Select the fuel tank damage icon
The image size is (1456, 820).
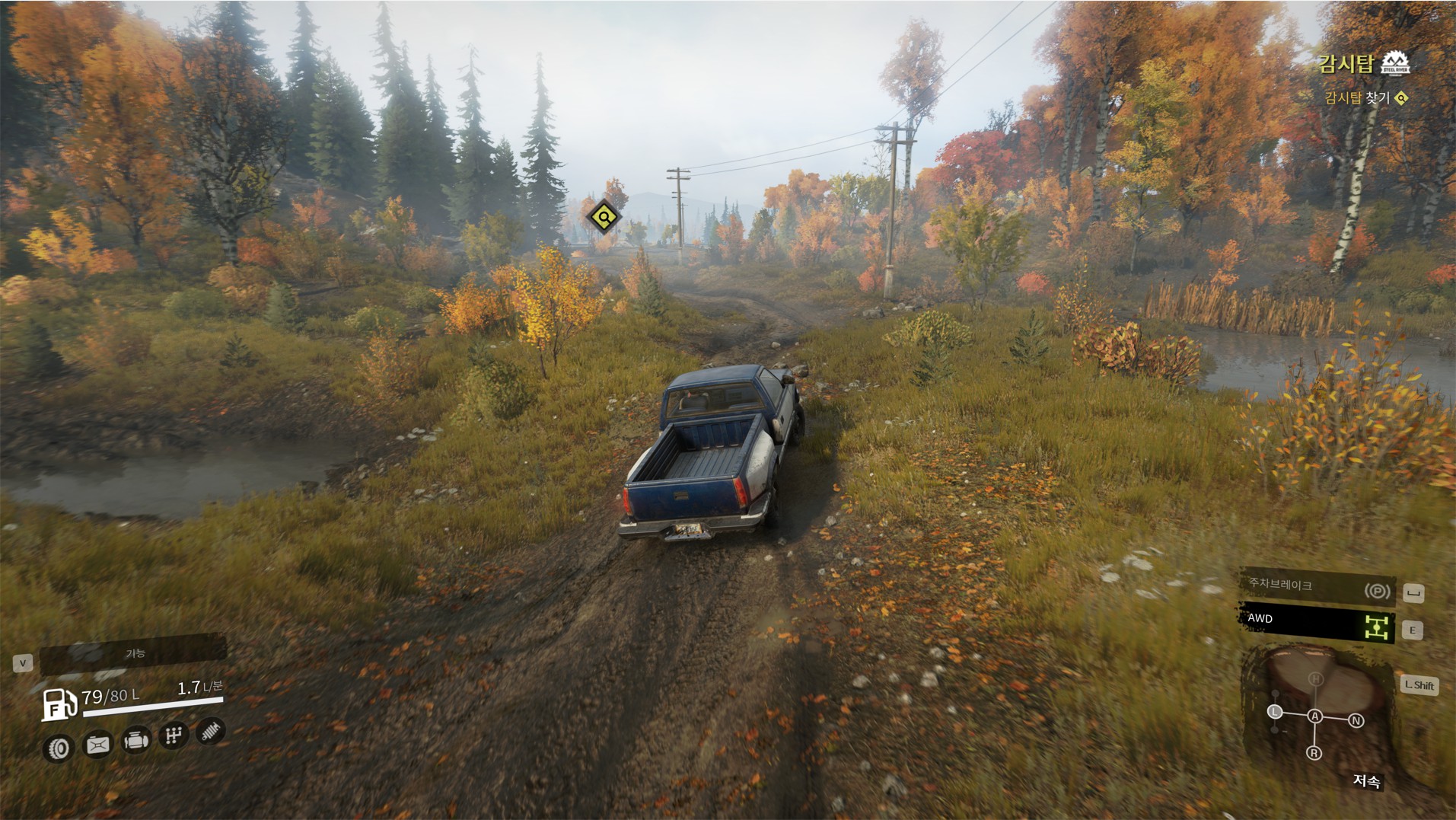tap(97, 744)
